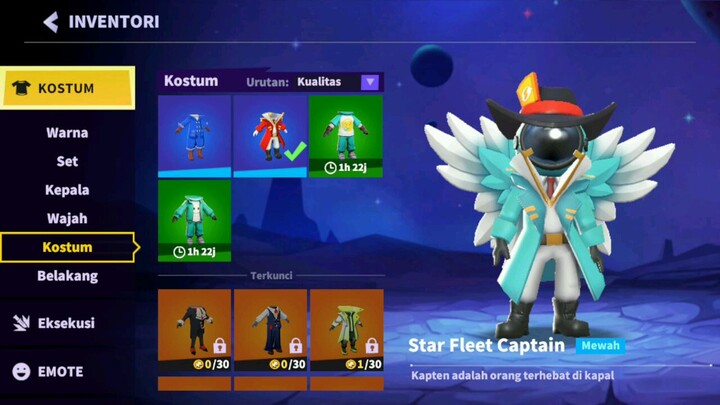Open the Eksekusi category
720x405 pixels.
[x=66, y=323]
